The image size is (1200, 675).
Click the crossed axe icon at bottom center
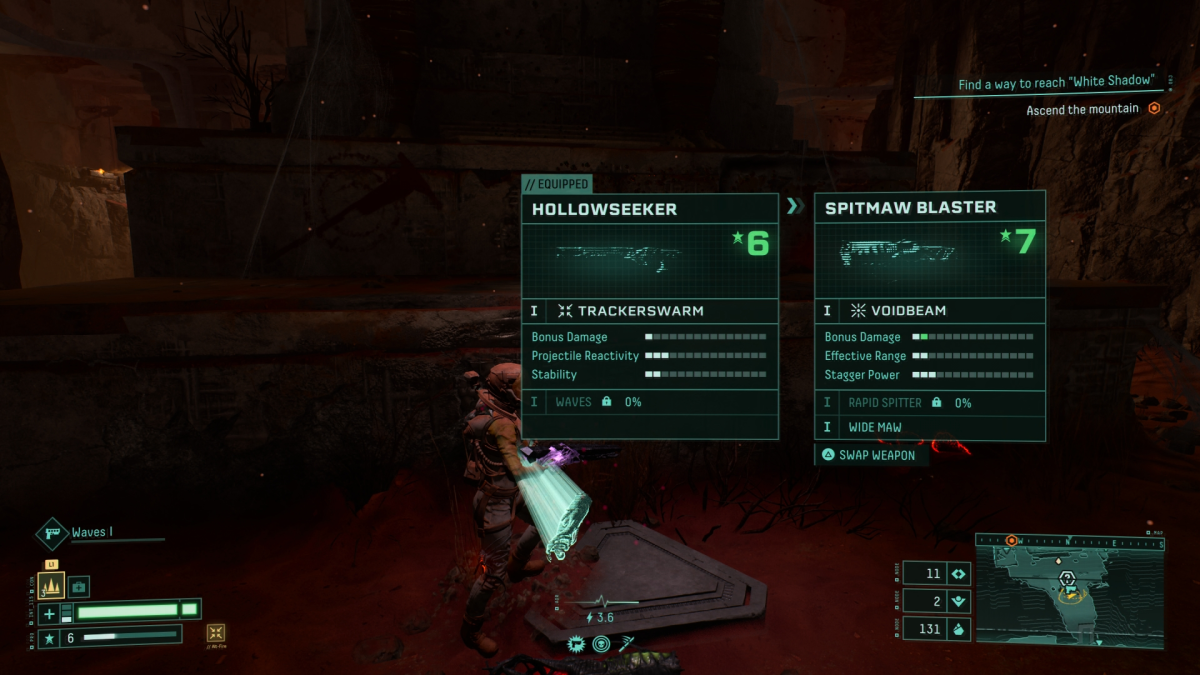point(627,644)
